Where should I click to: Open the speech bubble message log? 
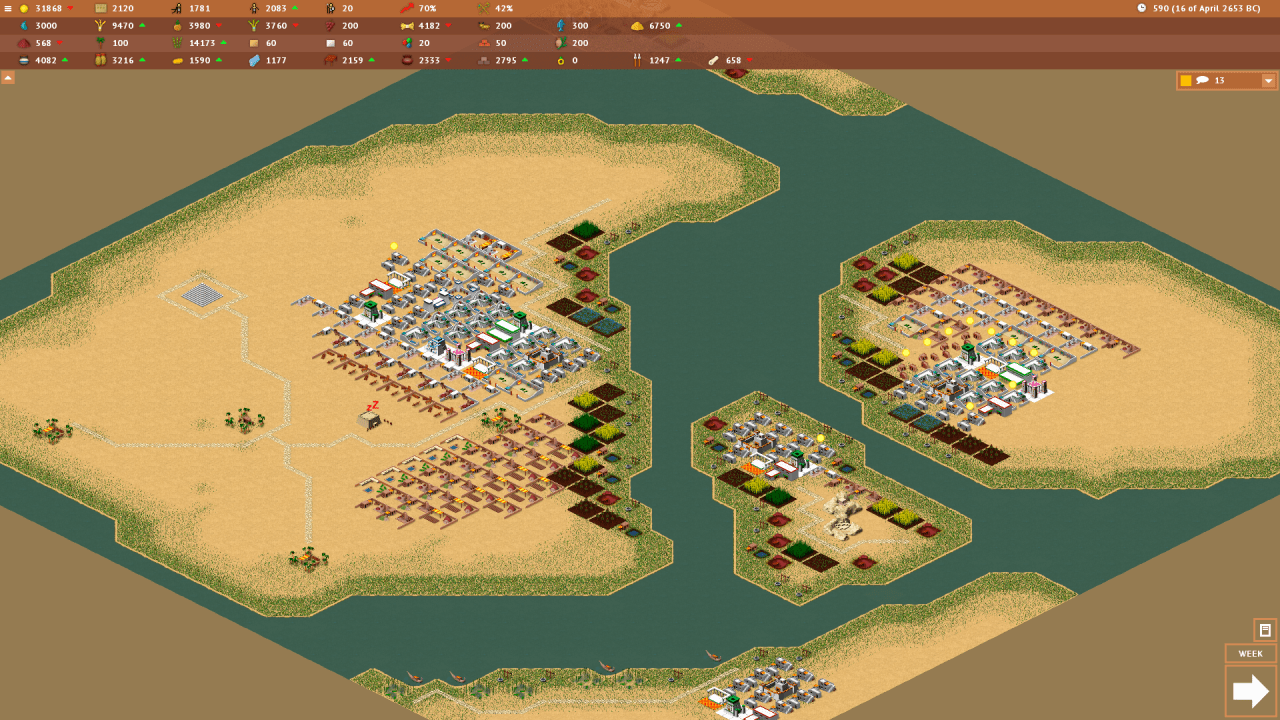(1203, 81)
